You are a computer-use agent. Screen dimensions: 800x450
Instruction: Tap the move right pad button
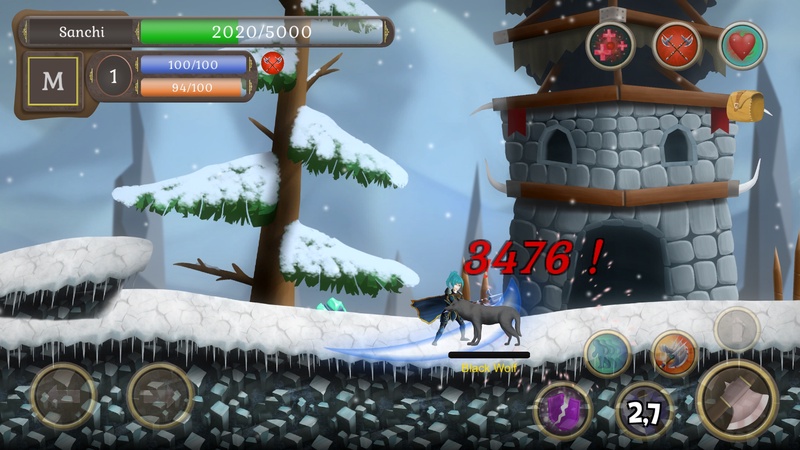(160, 397)
